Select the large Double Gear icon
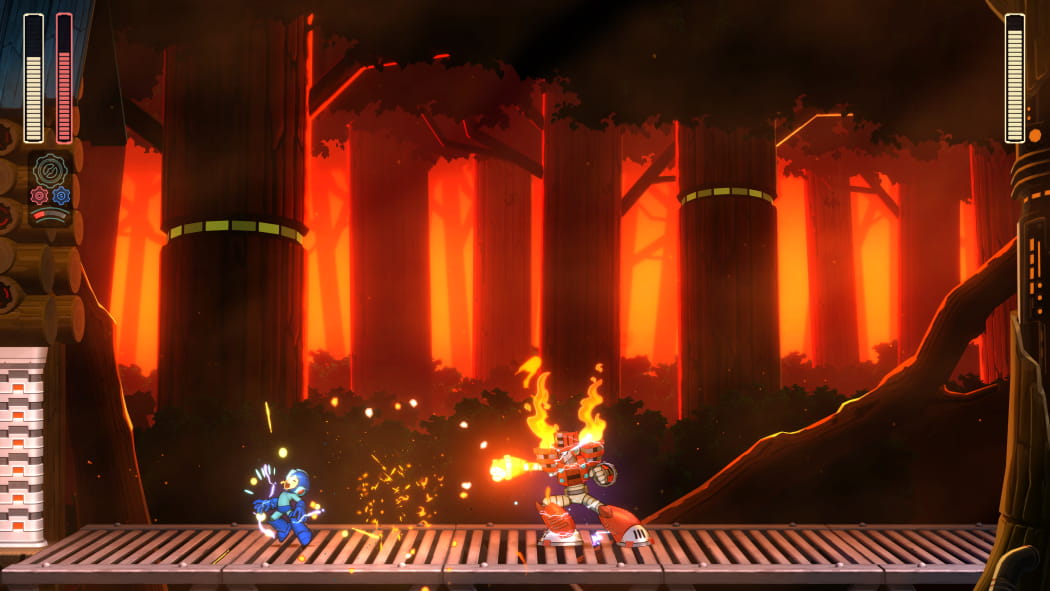 click(50, 169)
